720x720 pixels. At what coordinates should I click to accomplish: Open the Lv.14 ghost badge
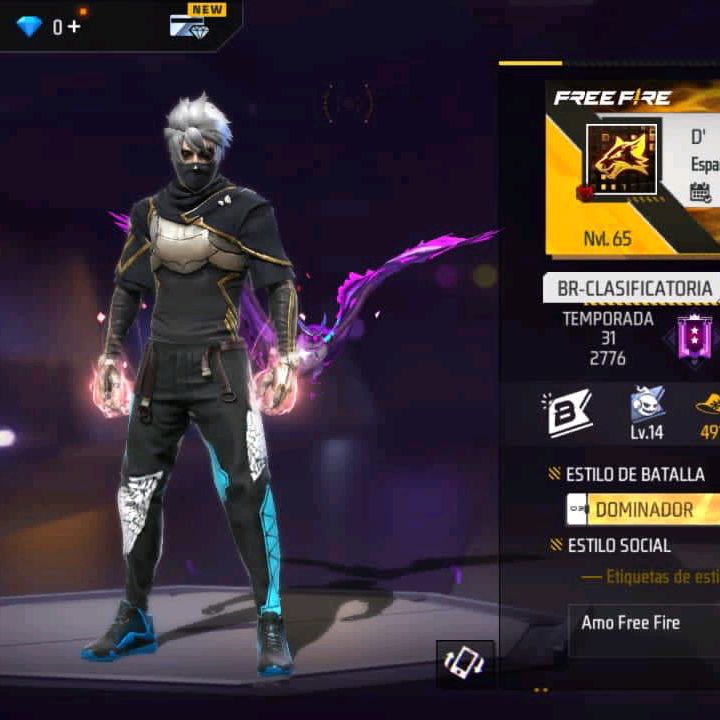pos(647,410)
